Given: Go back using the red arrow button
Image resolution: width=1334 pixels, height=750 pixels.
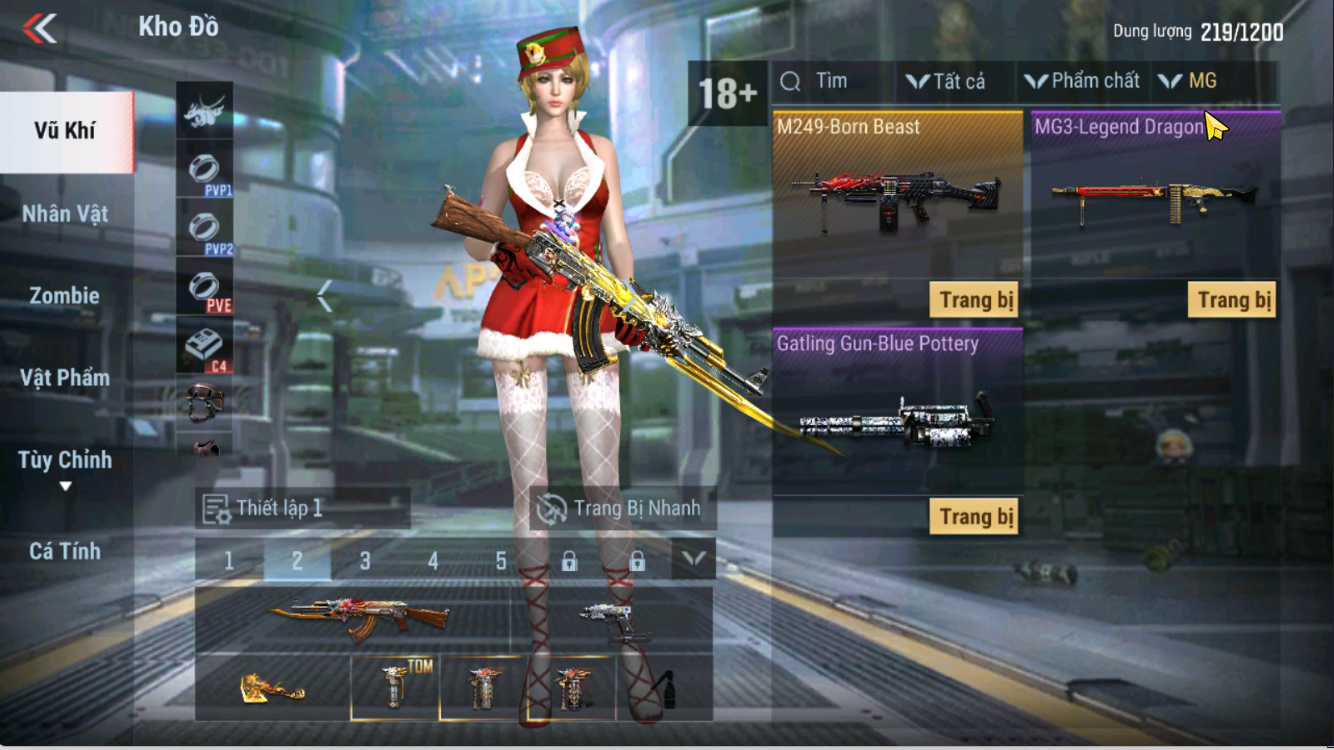Looking at the screenshot, I should (40, 28).
